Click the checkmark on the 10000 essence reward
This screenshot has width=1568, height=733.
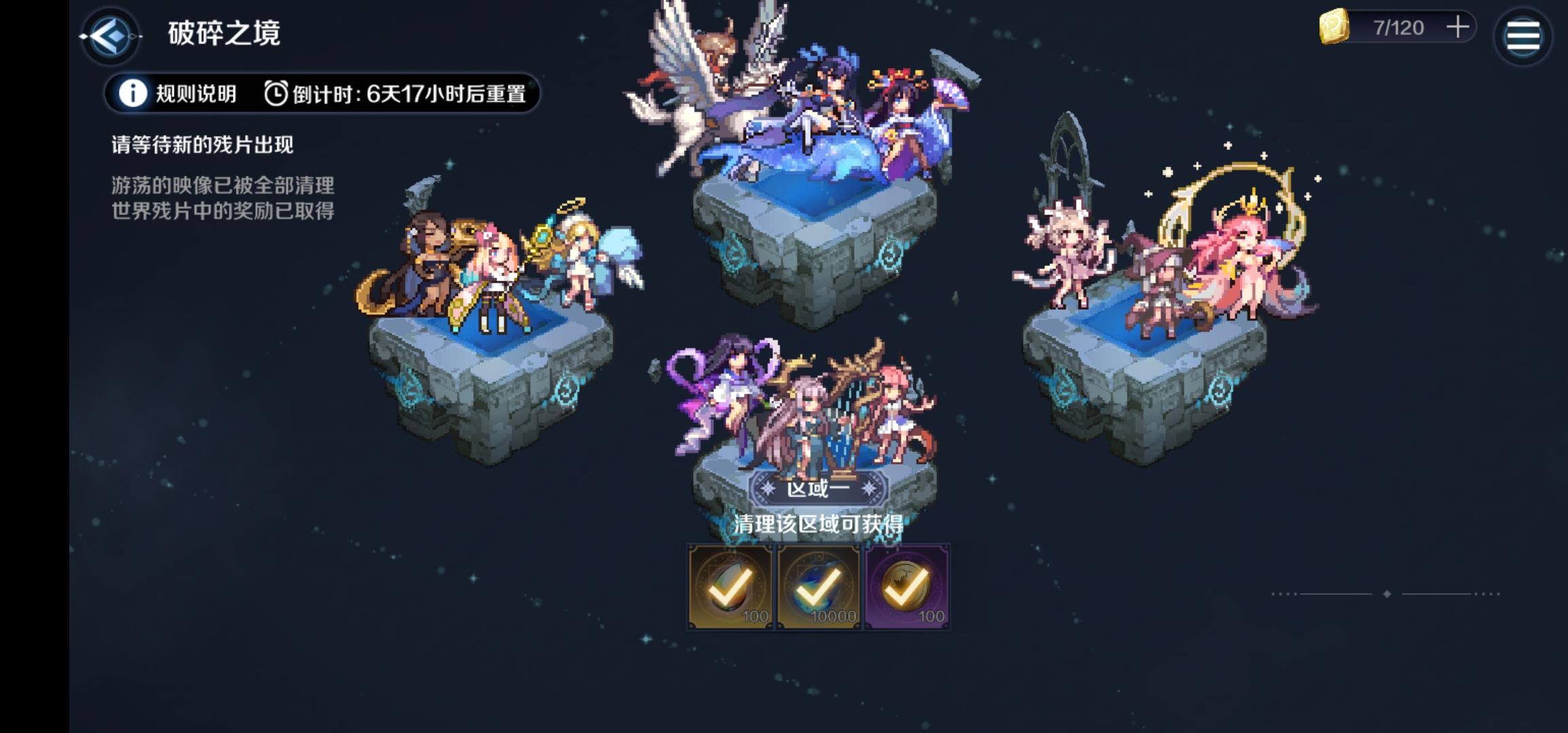[x=820, y=589]
